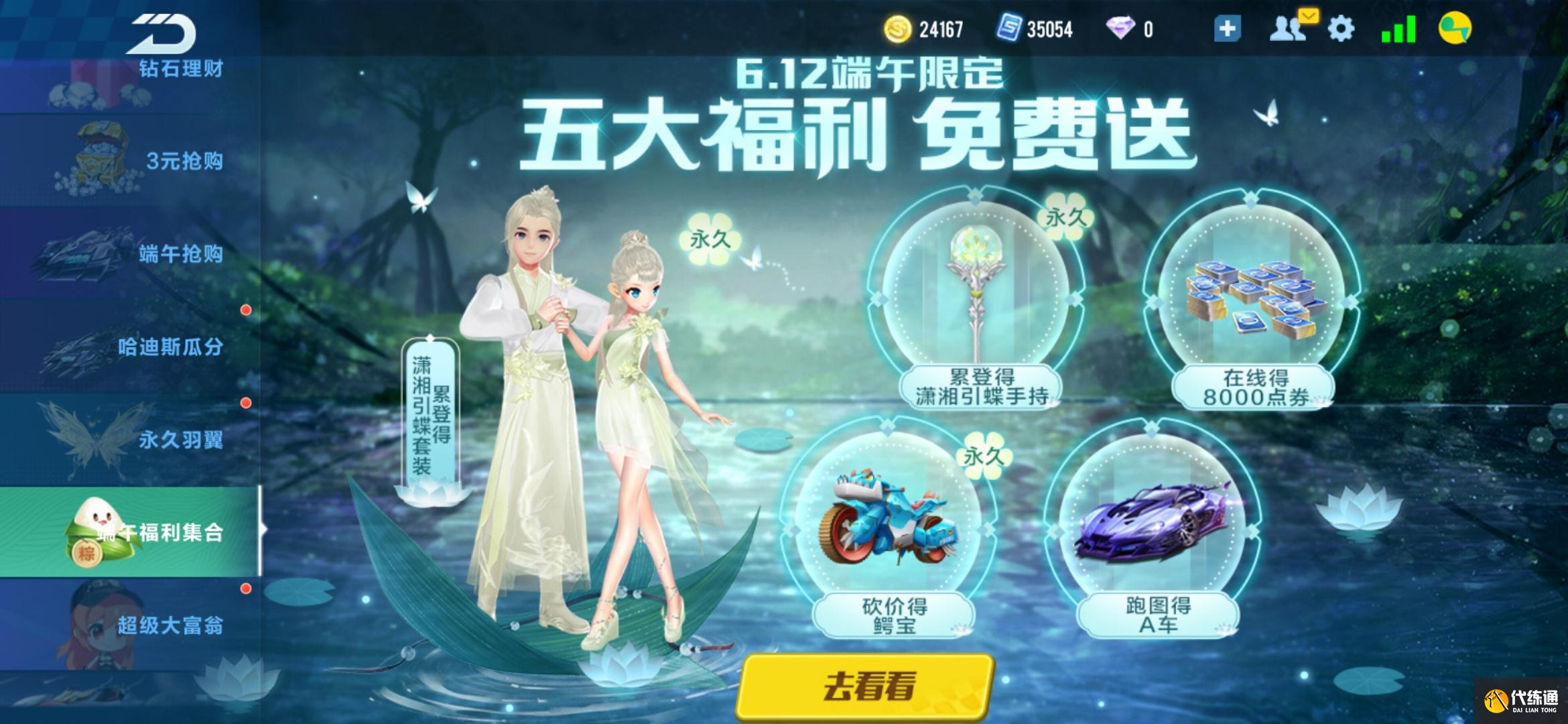Click the purple diamond currency icon
Image resolution: width=1568 pixels, height=724 pixels.
pos(1120,29)
